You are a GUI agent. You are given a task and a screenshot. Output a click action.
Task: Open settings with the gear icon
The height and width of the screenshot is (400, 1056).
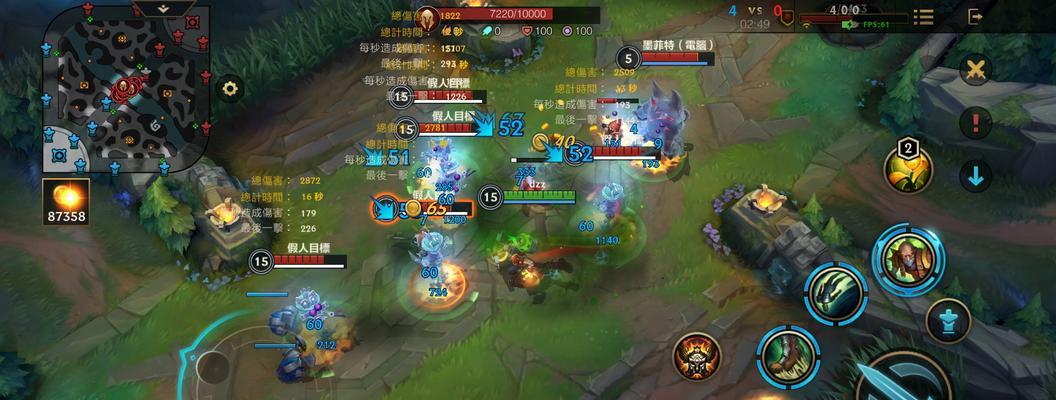[x=231, y=88]
